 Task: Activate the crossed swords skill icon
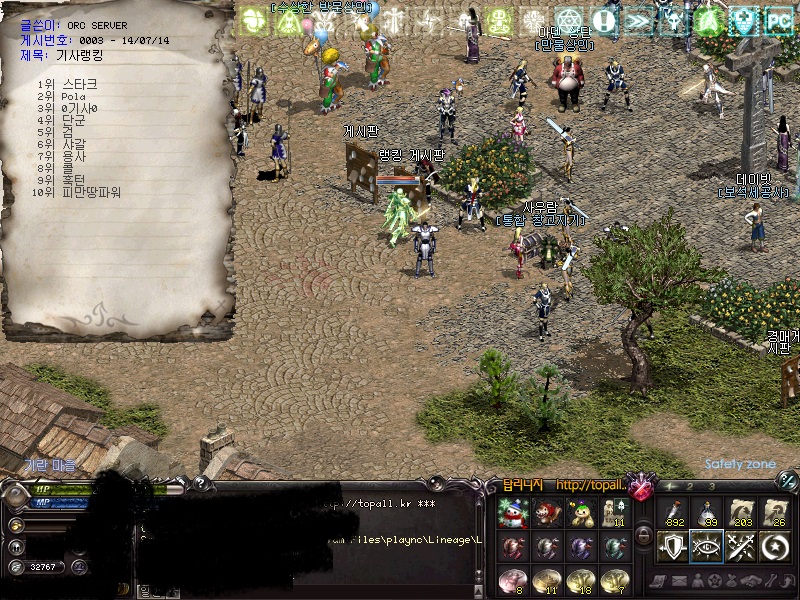coord(740,546)
